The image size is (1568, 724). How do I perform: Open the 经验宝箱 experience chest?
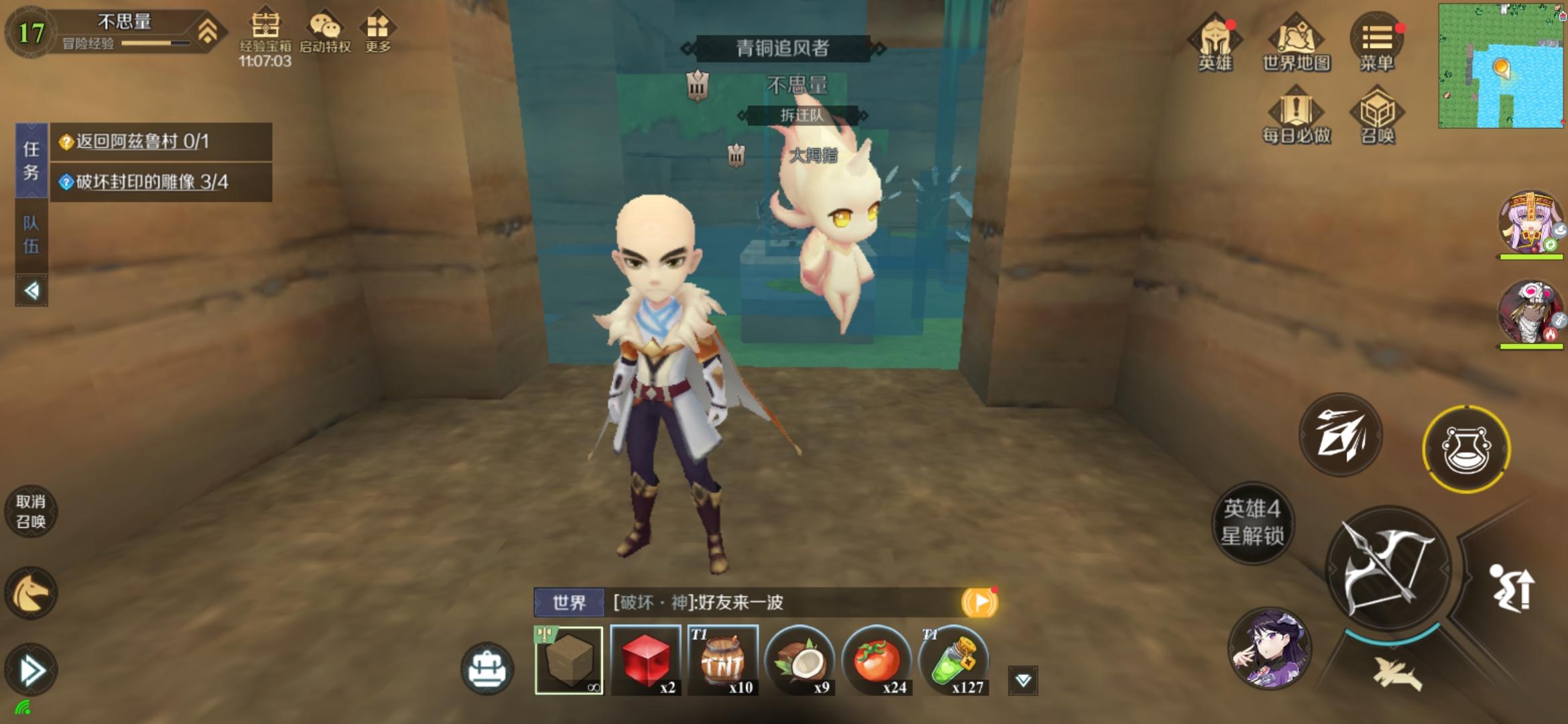point(267,27)
